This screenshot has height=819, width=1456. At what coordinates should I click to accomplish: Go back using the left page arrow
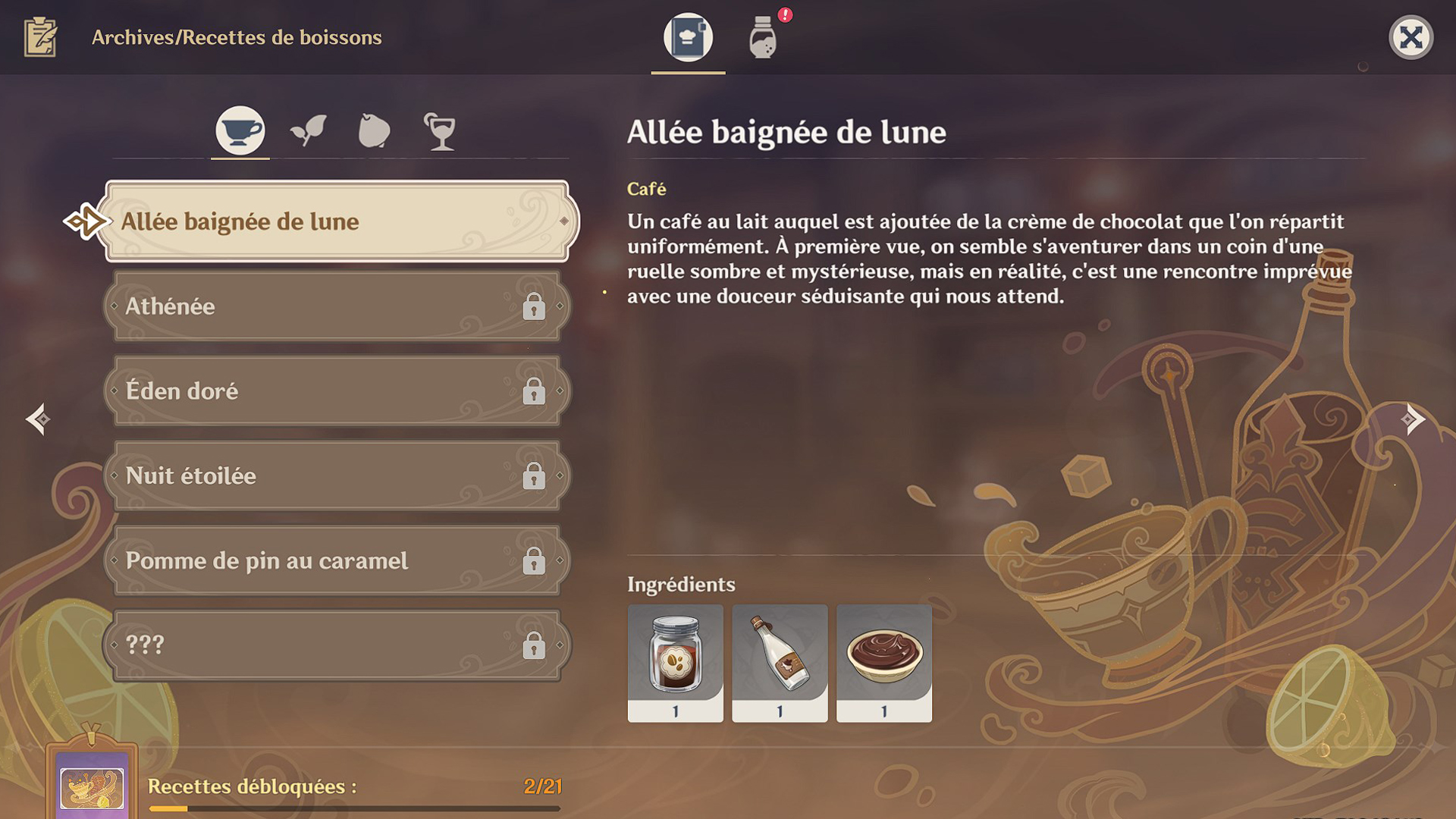(x=37, y=418)
